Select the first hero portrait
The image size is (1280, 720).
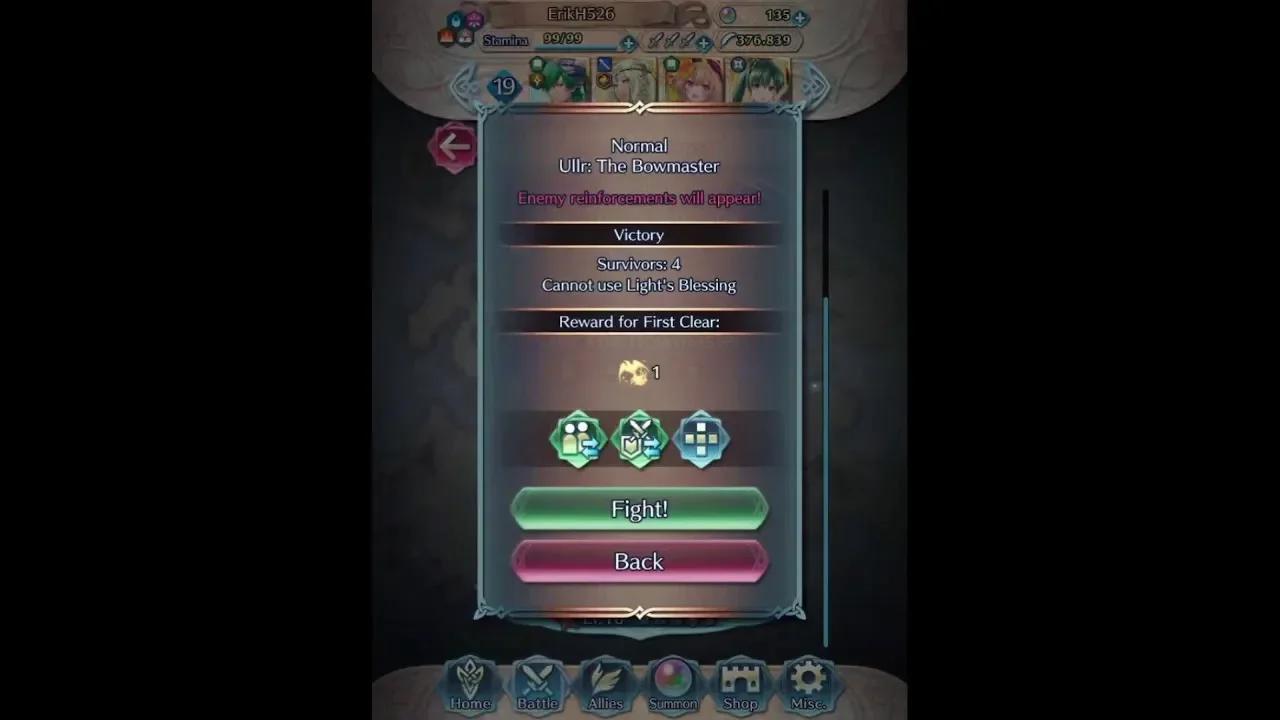pyautogui.click(x=556, y=82)
